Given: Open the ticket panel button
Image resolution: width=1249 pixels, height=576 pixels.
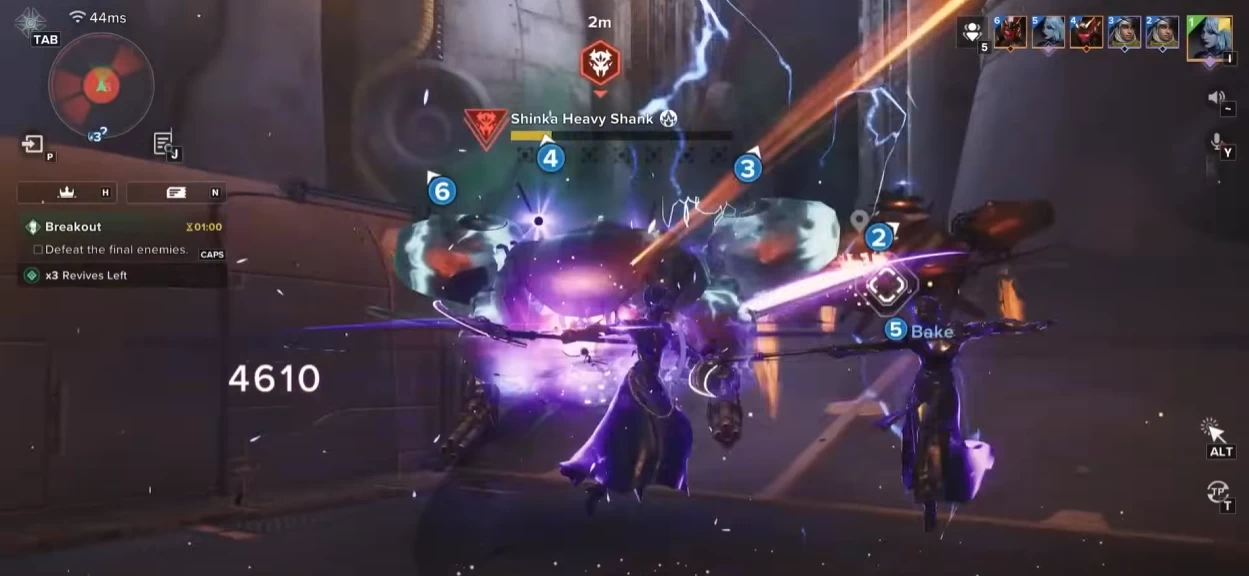Looking at the screenshot, I should [x=176, y=192].
